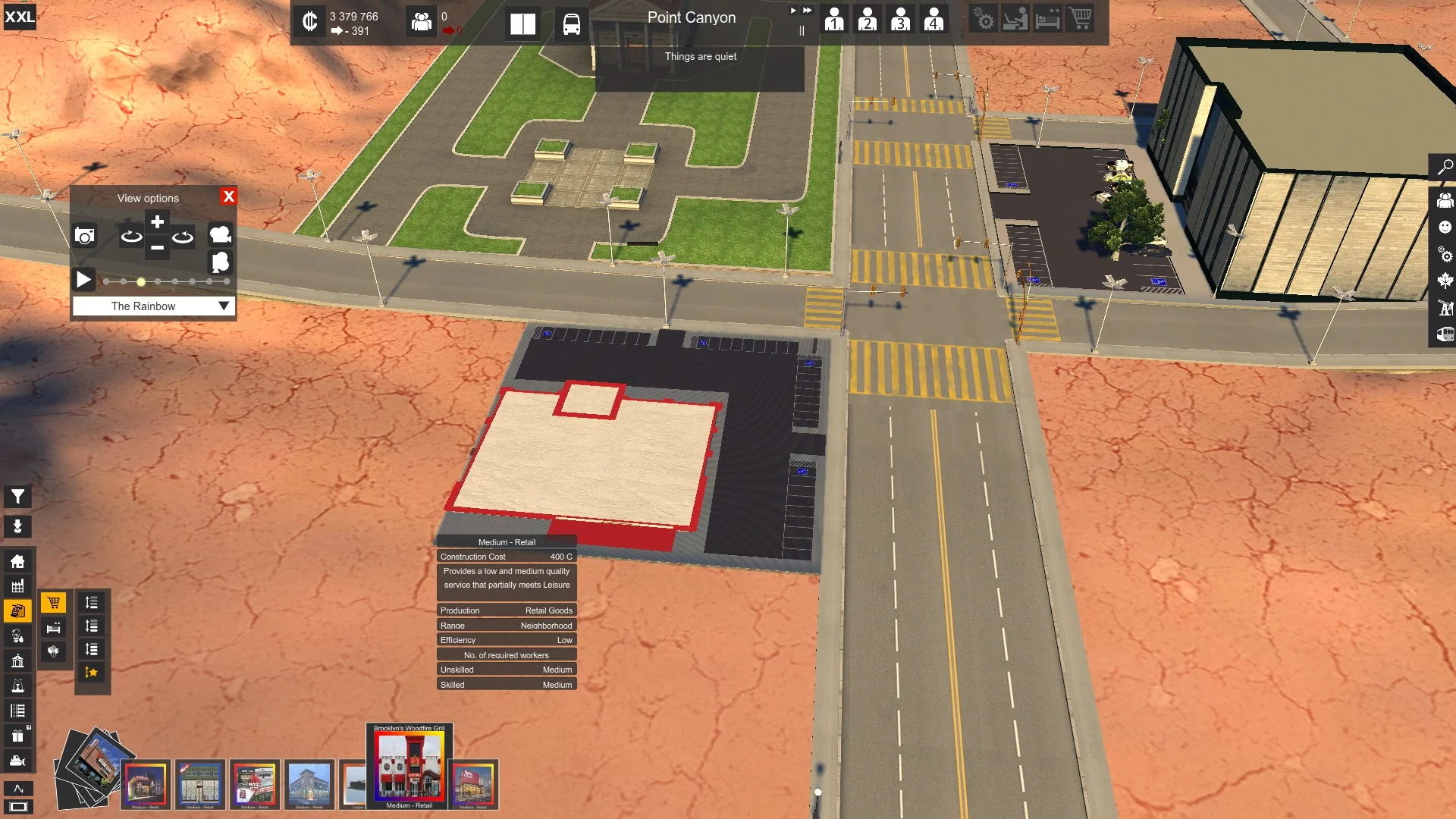
Task: Select the hotel bed commerce subcategory
Action: [x=53, y=628]
